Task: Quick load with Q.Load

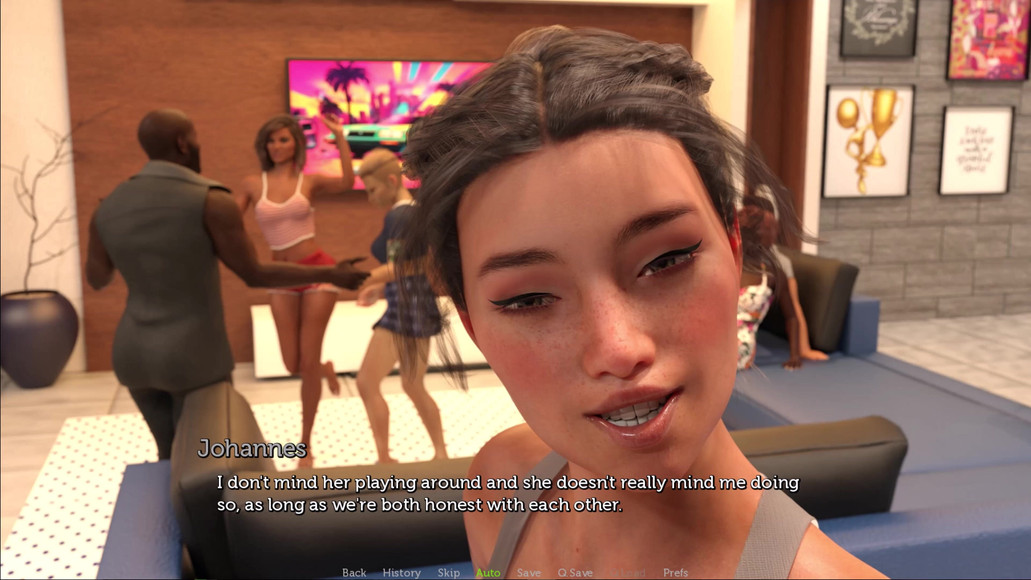Action: (627, 573)
